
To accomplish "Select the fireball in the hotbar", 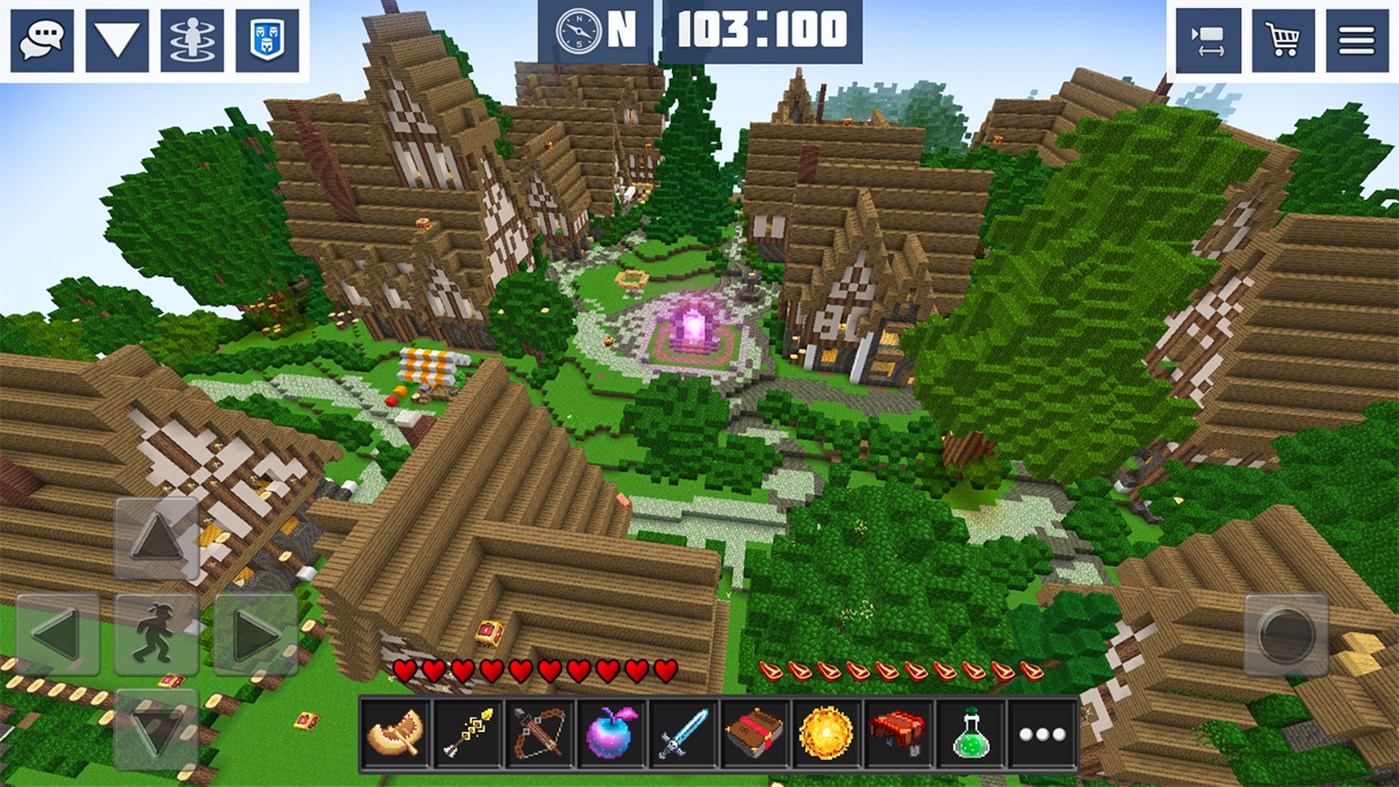I will 824,733.
